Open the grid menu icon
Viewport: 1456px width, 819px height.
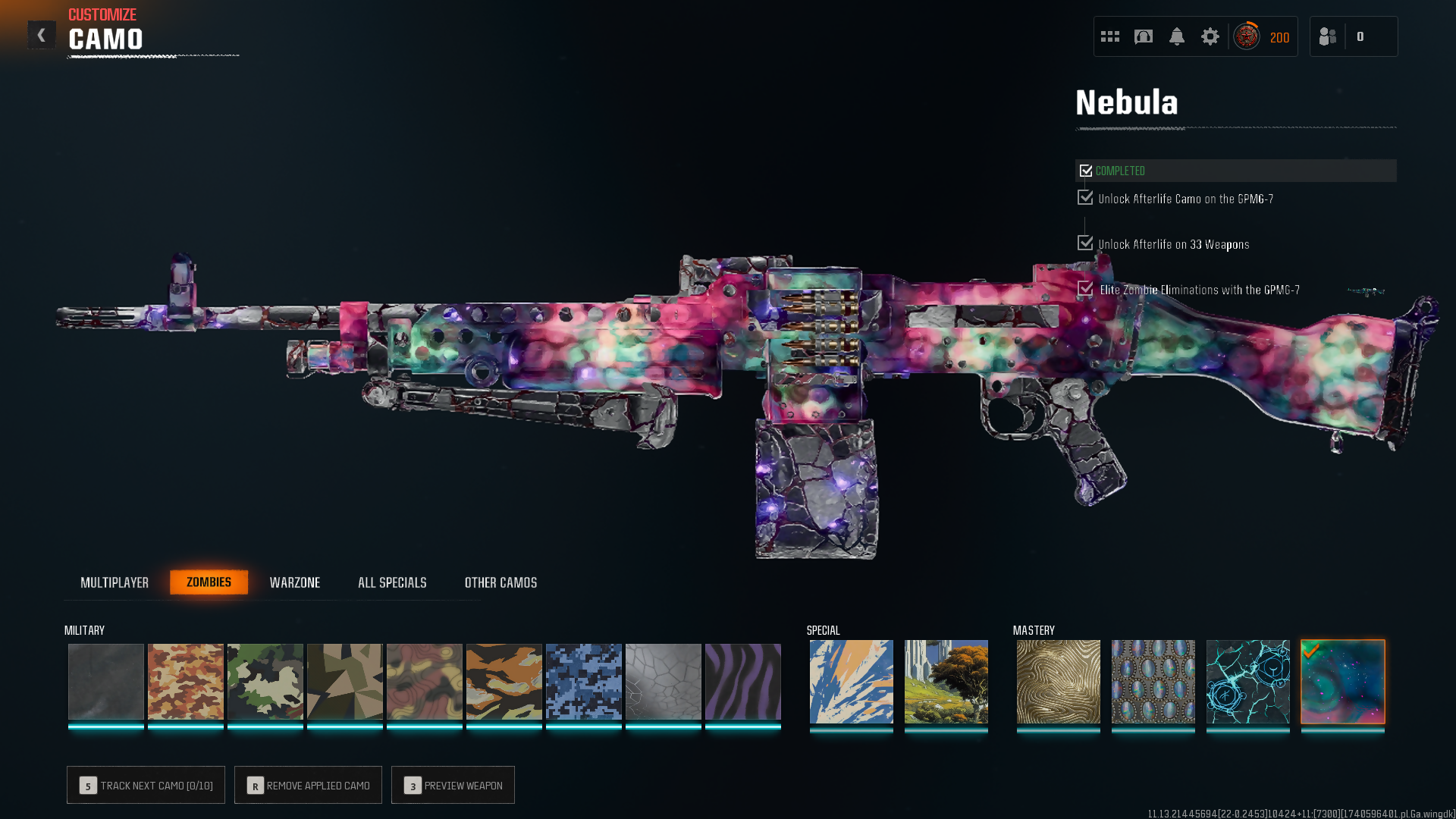pos(1110,36)
